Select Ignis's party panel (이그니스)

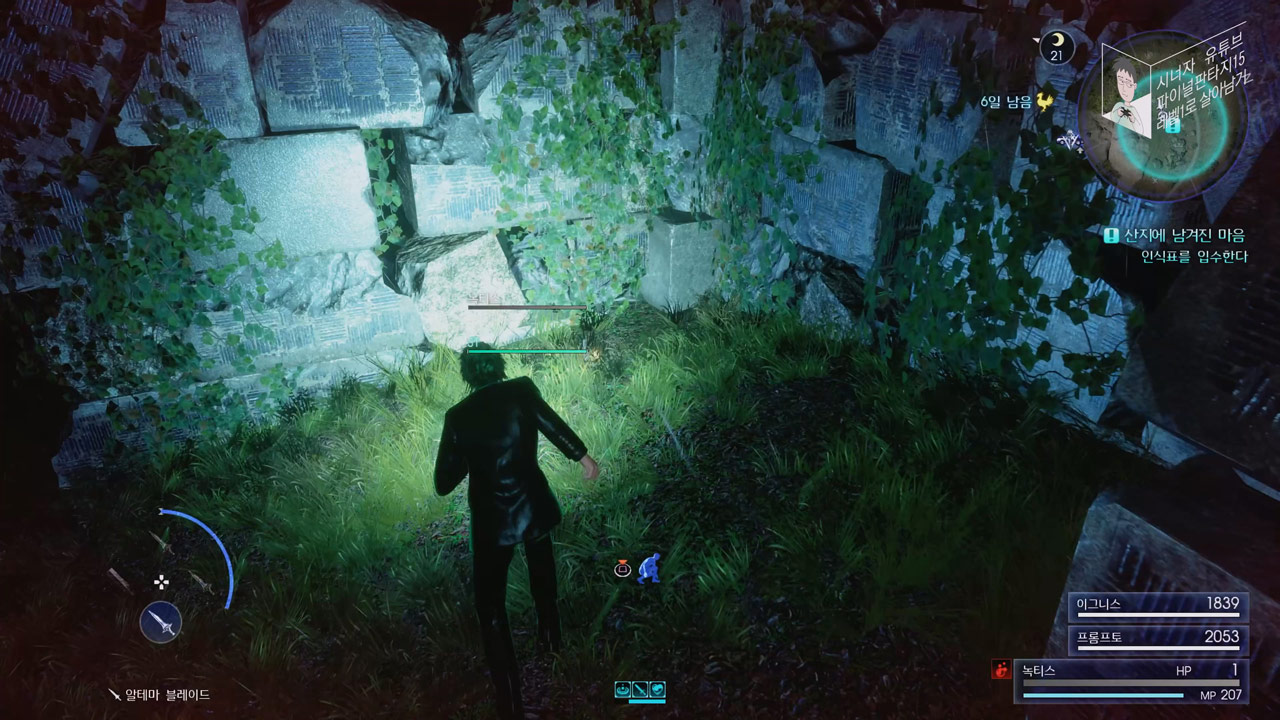1158,605
